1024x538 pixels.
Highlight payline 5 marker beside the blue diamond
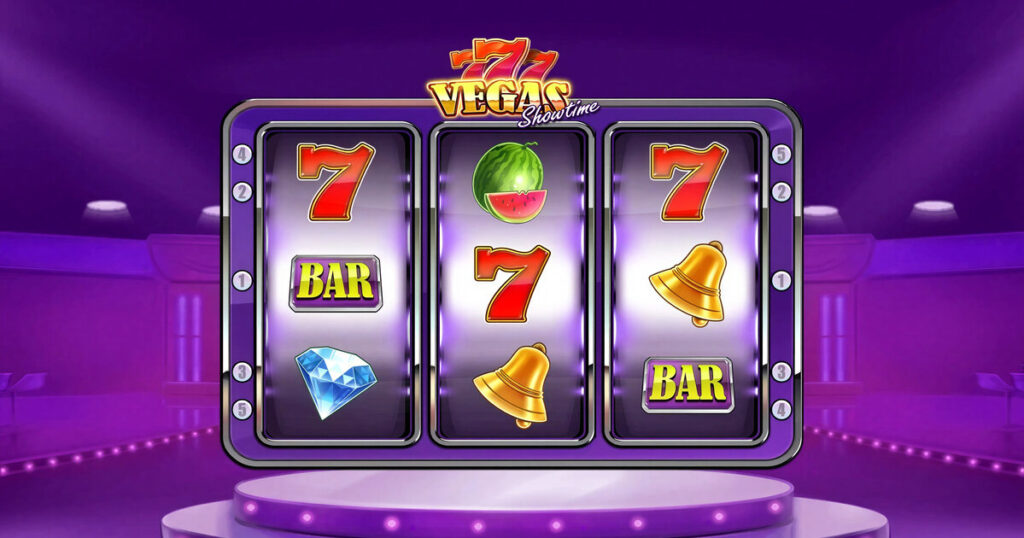[x=241, y=409]
